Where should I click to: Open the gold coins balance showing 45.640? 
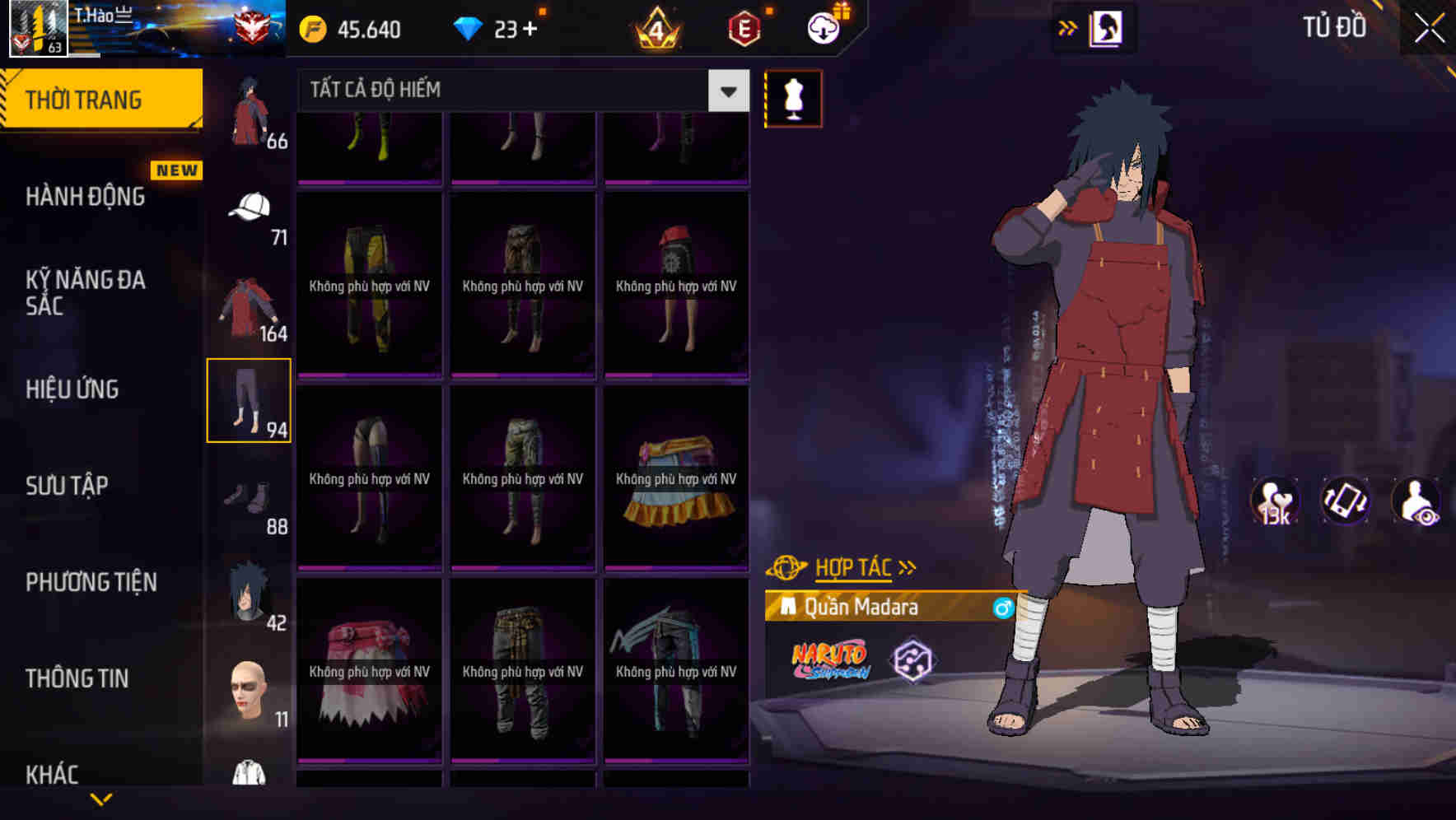pos(350,30)
